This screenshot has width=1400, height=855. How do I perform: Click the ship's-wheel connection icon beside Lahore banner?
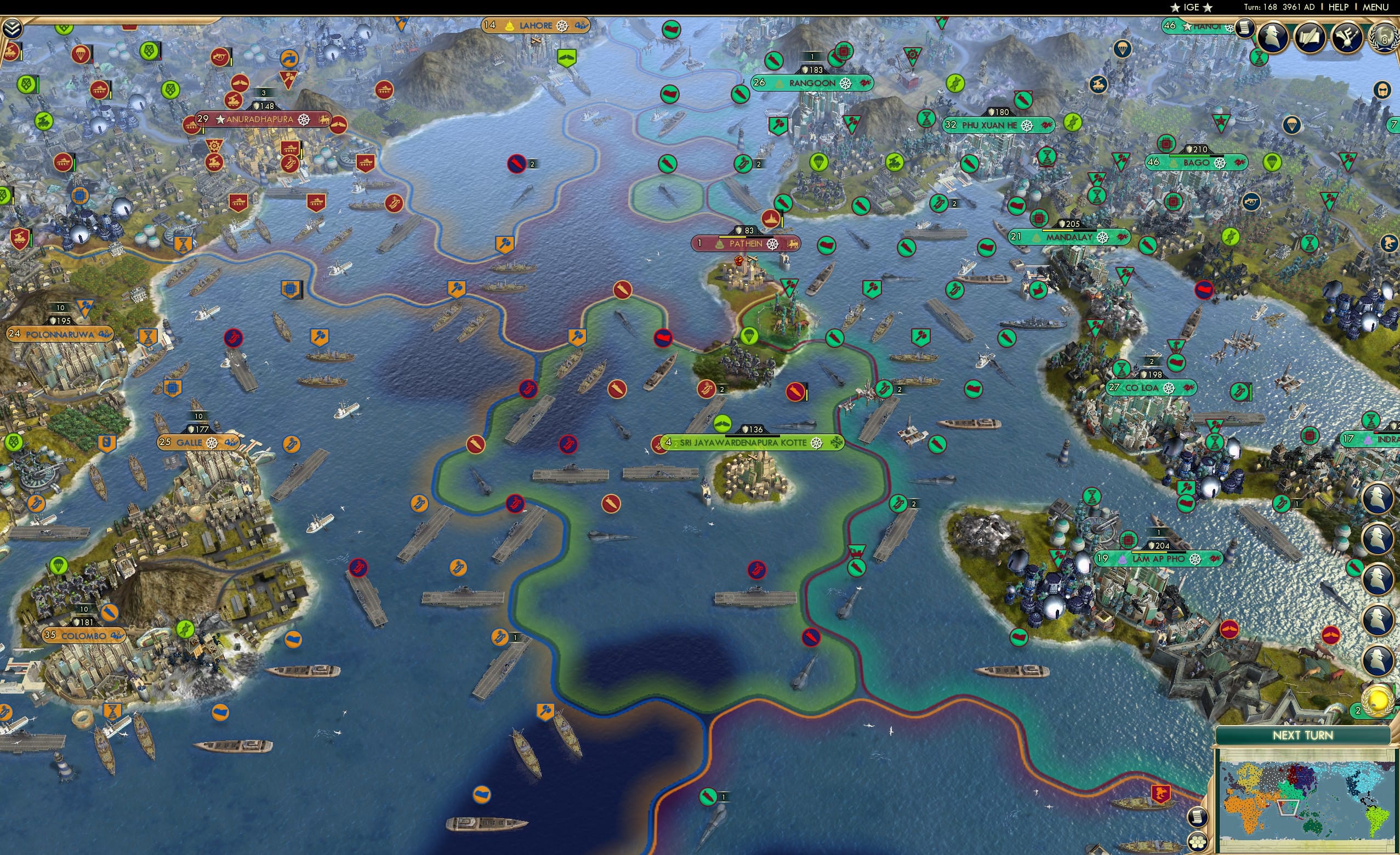[x=562, y=25]
